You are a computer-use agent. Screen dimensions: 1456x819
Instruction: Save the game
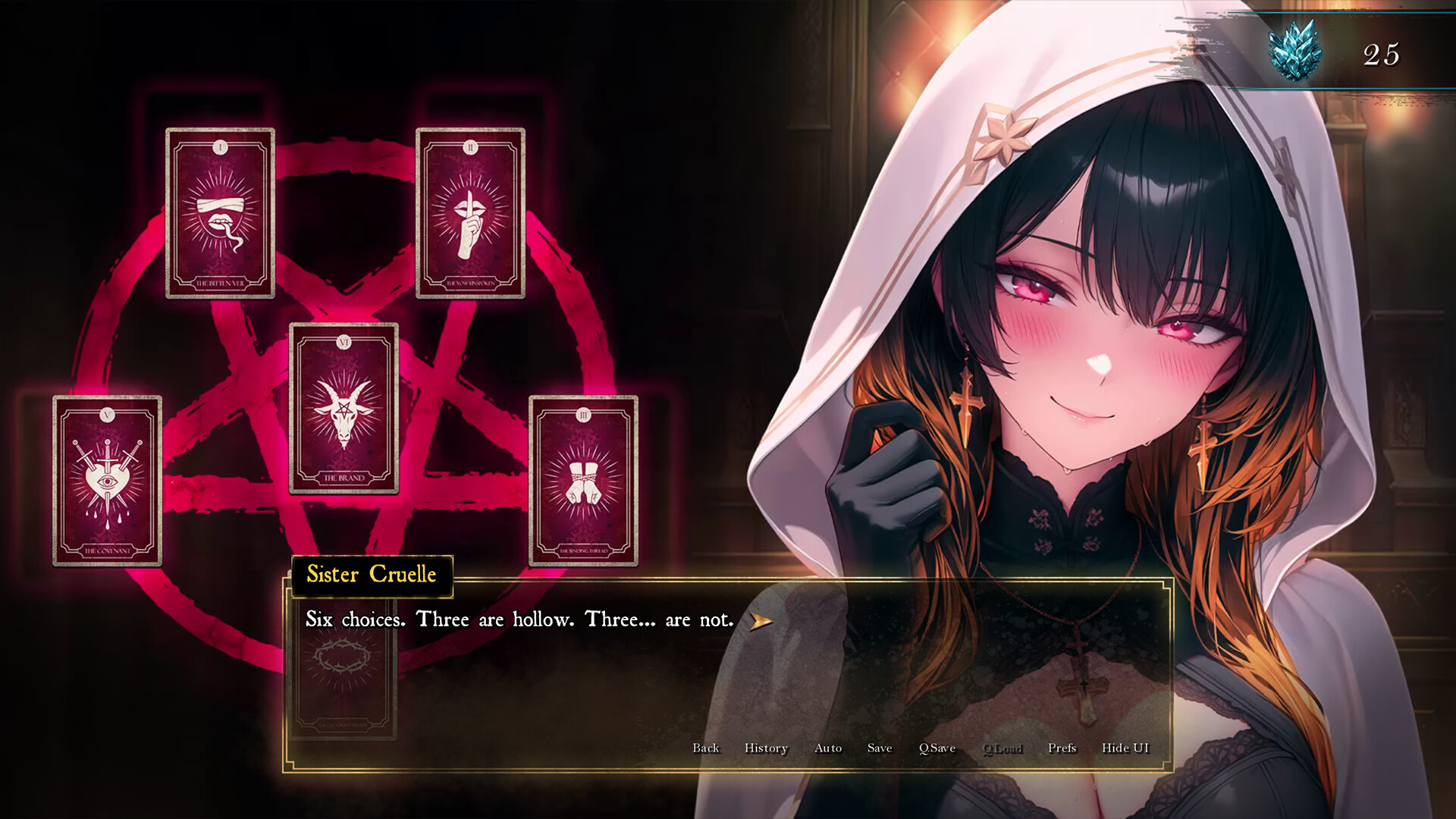click(879, 748)
